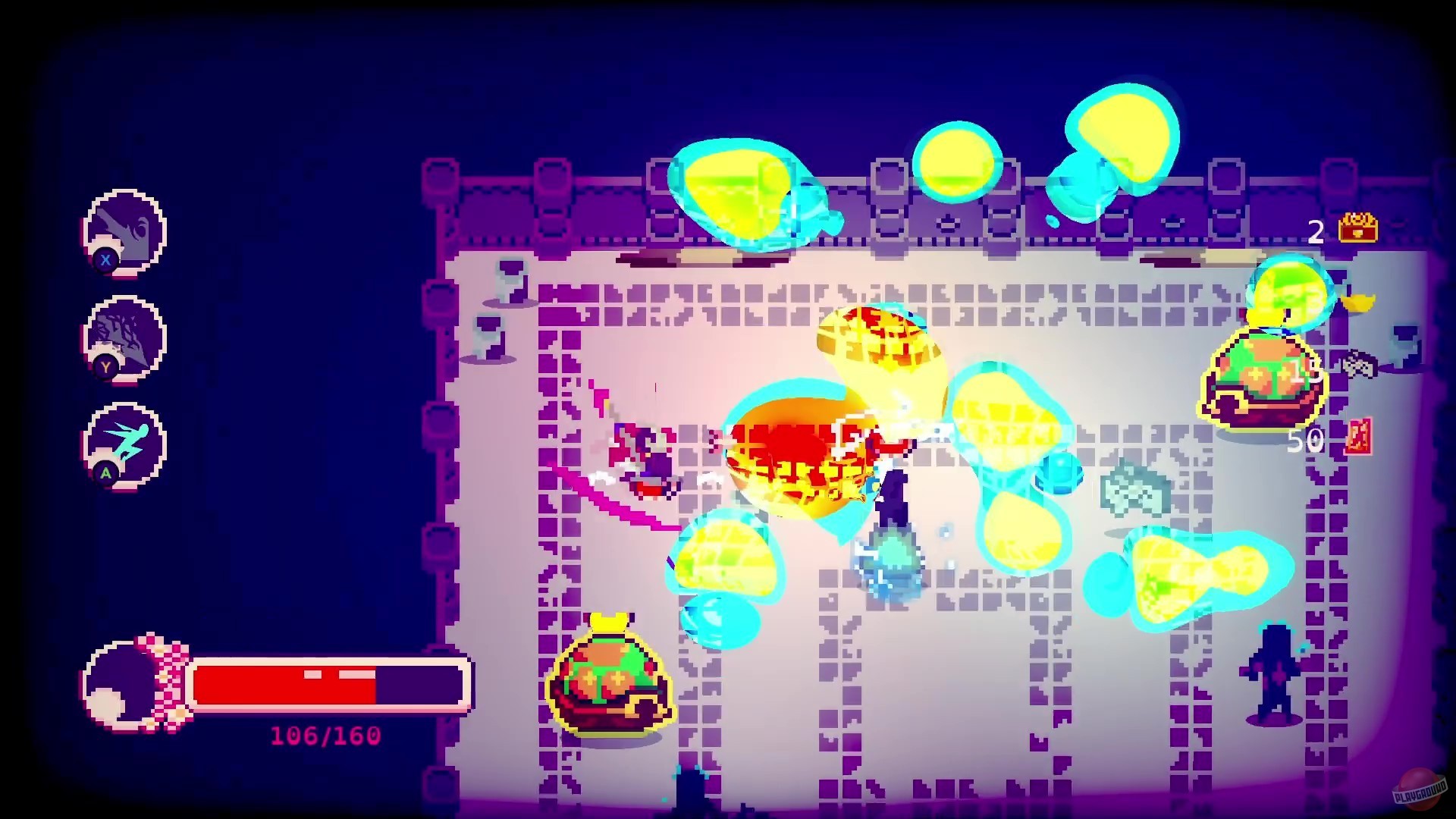1456x819 pixels.
Task: Click the large yellow explosion bubble at center
Action: (x=804, y=447)
